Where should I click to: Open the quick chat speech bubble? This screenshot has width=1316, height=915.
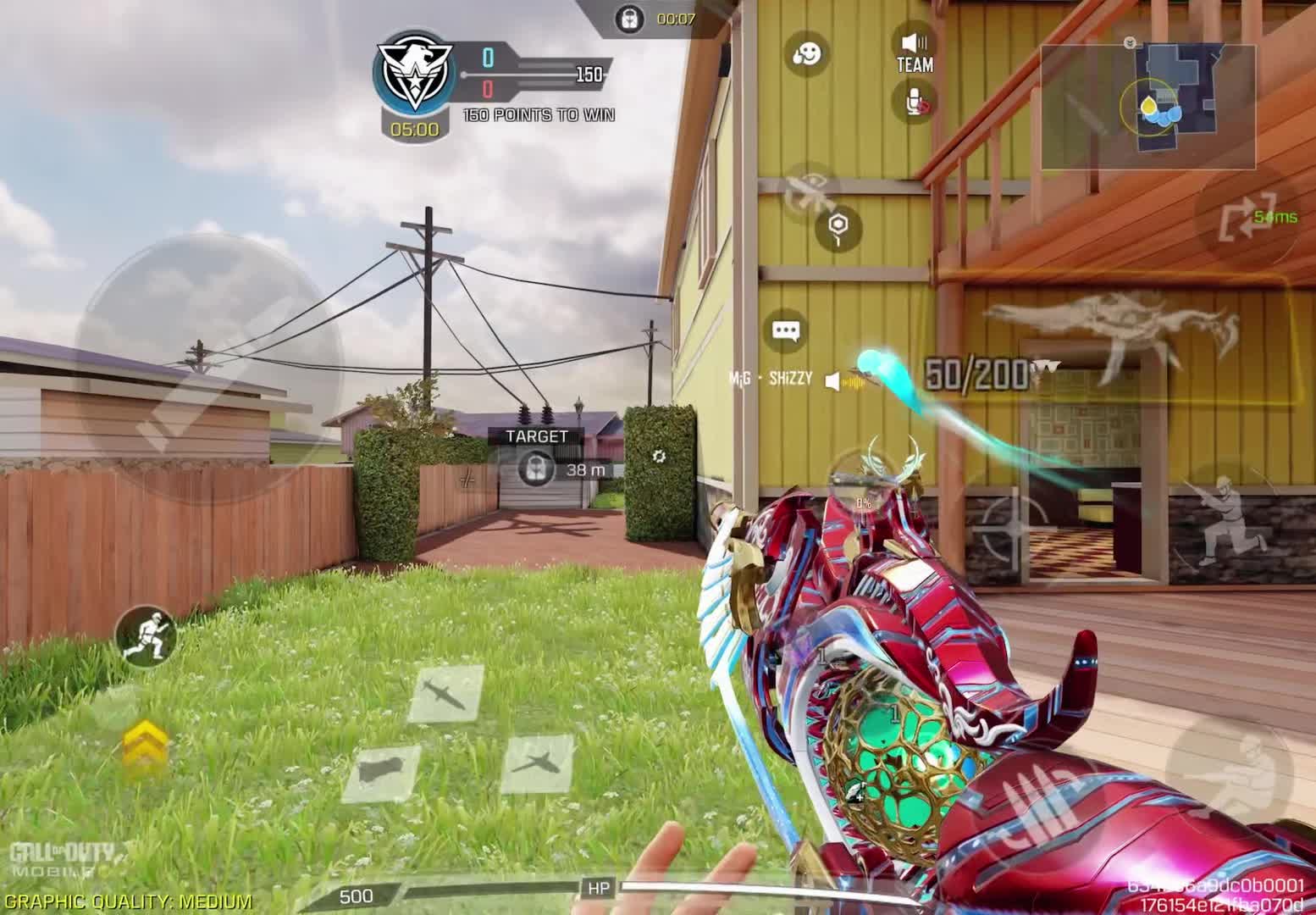point(787,331)
